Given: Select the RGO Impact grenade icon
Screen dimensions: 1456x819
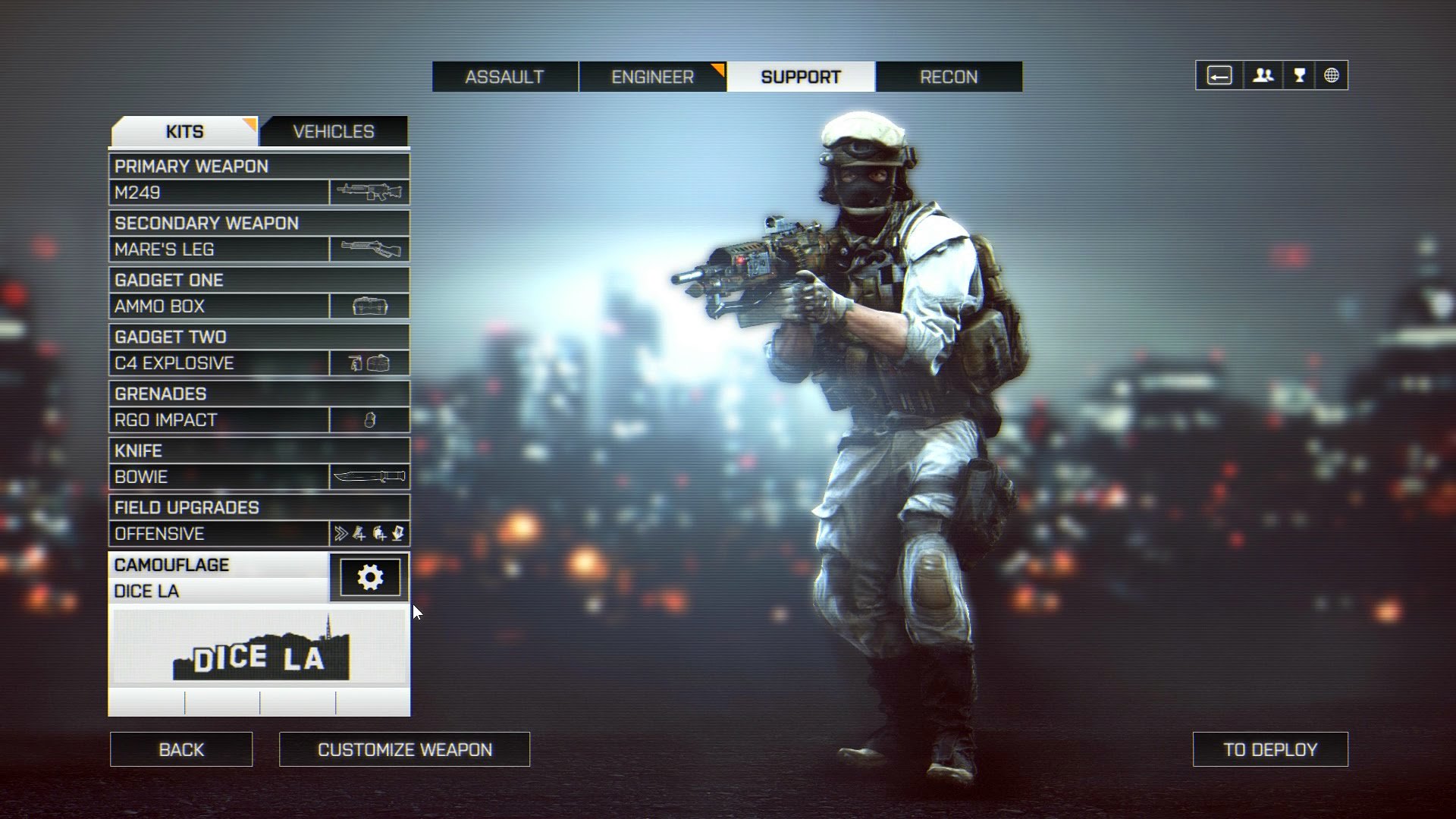Looking at the screenshot, I should [x=369, y=419].
